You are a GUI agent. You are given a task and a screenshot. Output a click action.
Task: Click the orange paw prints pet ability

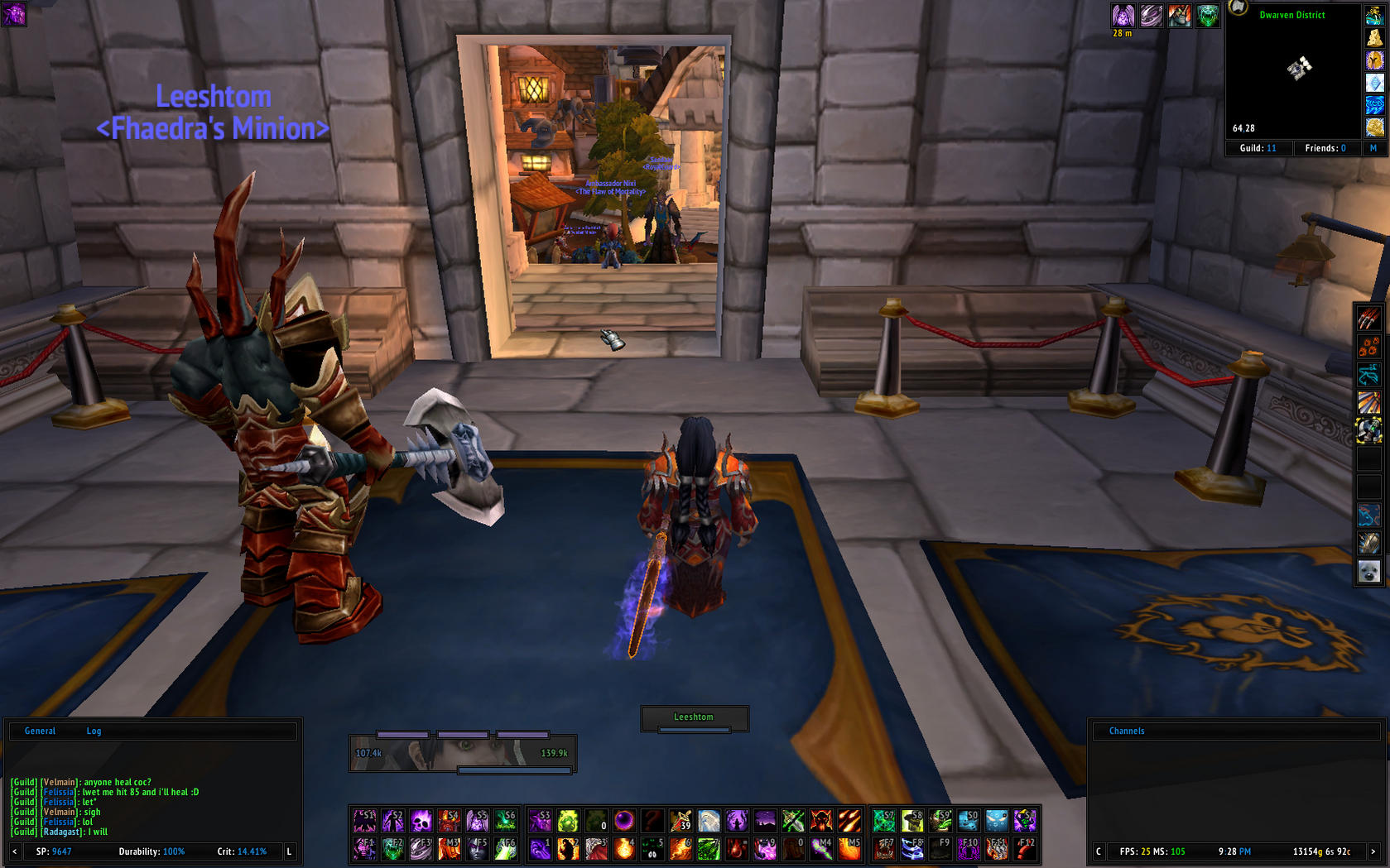(x=1368, y=347)
